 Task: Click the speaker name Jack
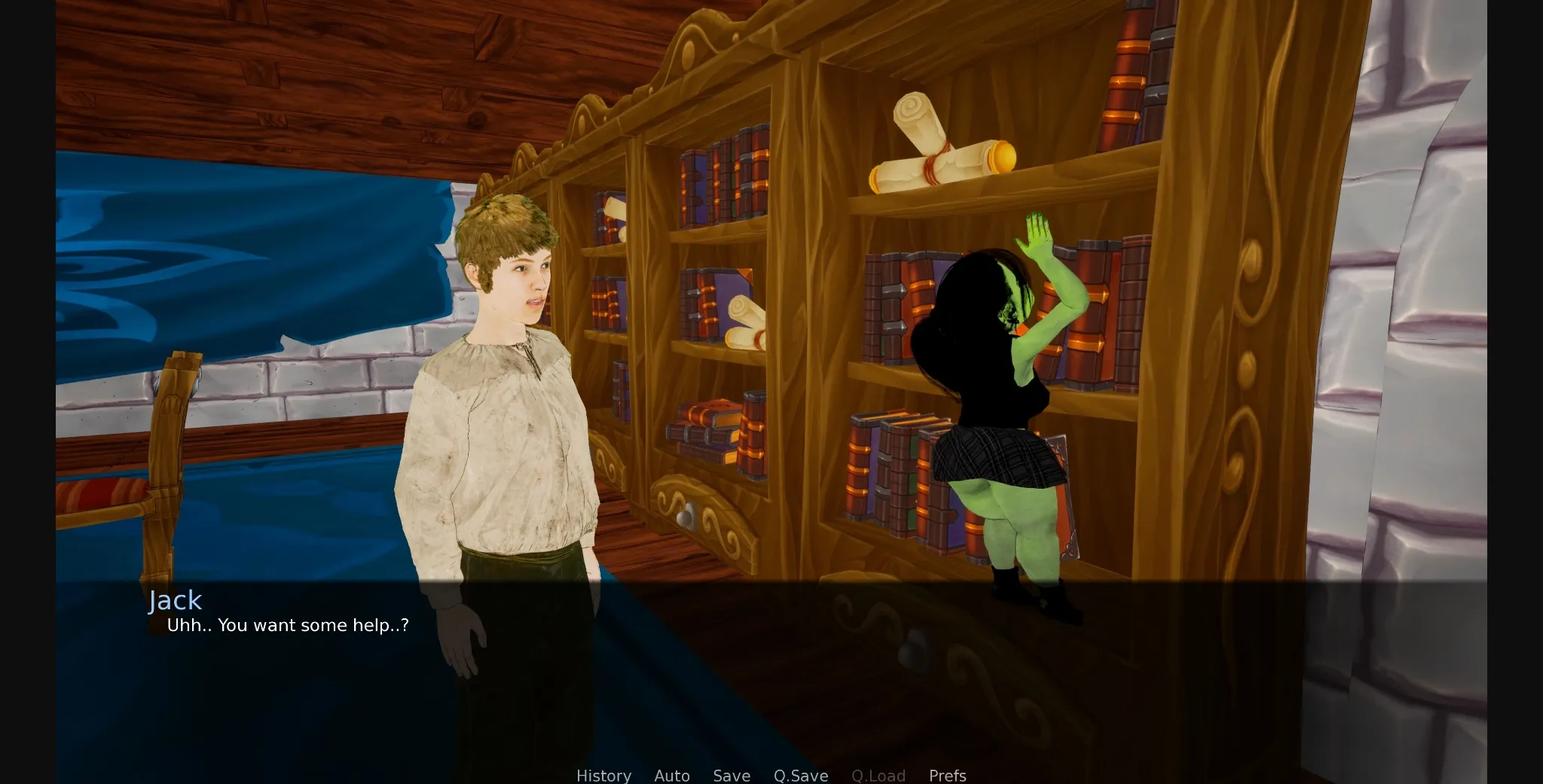coord(175,600)
